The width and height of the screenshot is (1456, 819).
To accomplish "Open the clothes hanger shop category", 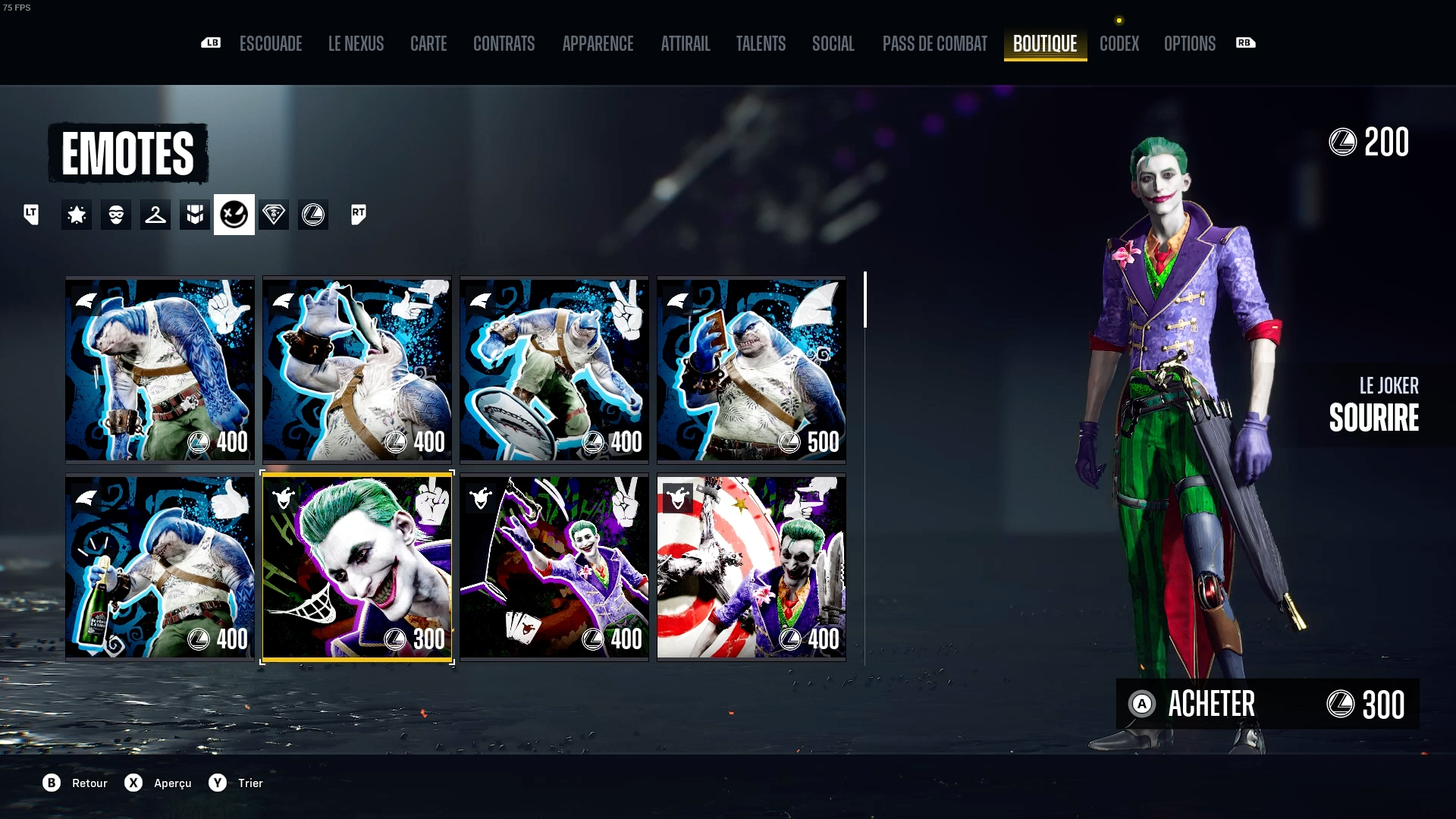I will (155, 215).
